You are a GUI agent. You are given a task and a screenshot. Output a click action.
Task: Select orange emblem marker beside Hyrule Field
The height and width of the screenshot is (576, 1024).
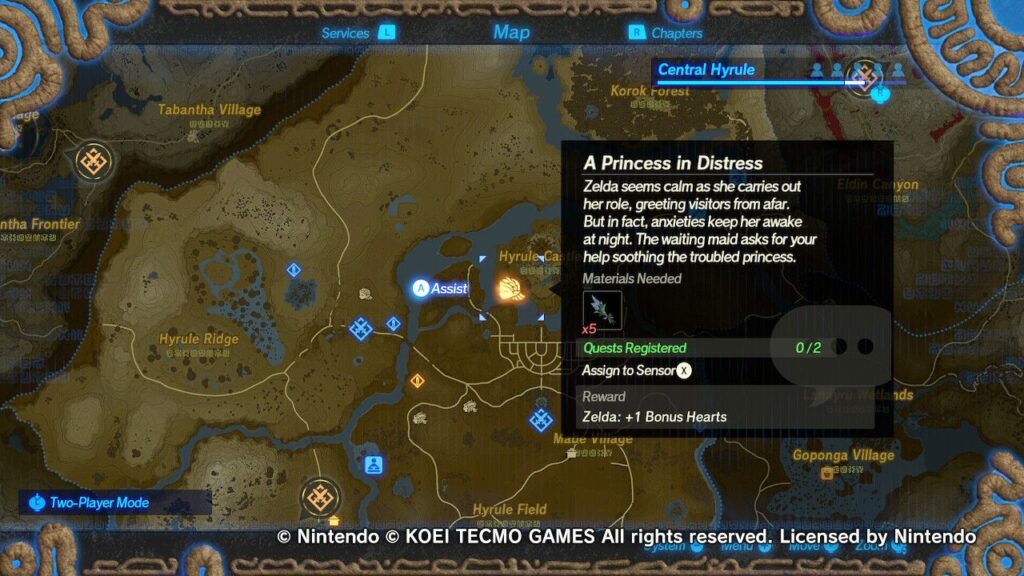coord(320,496)
